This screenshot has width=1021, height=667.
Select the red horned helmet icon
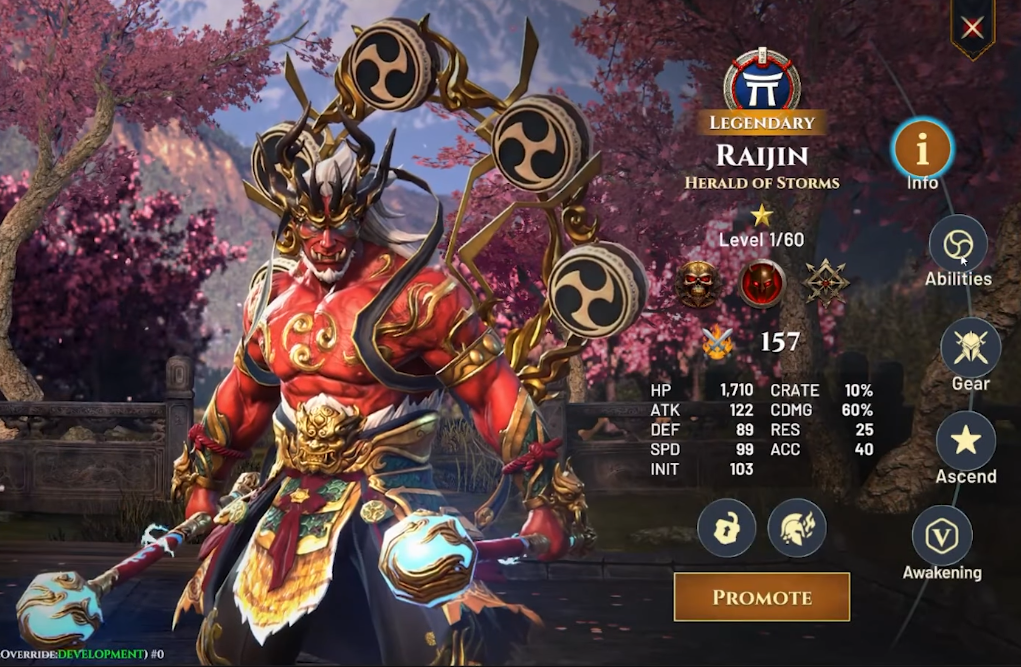tap(763, 284)
